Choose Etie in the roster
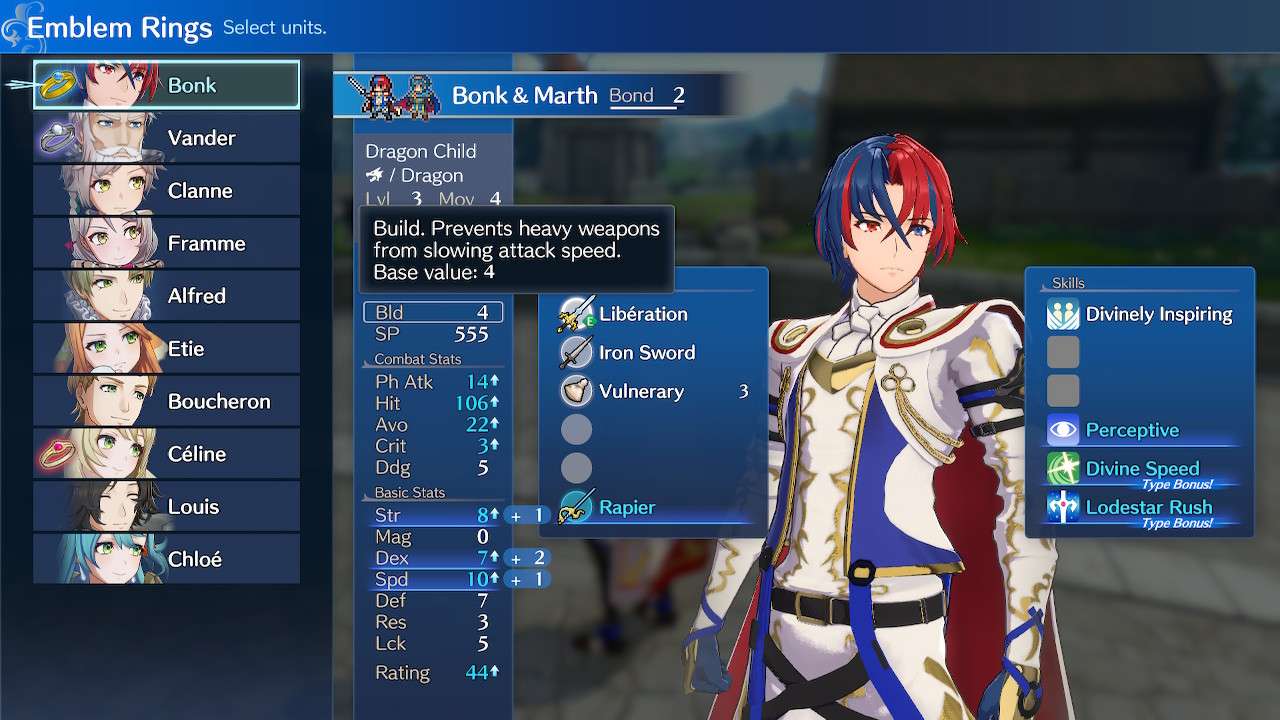This screenshot has height=720, width=1280. pyautogui.click(x=167, y=349)
